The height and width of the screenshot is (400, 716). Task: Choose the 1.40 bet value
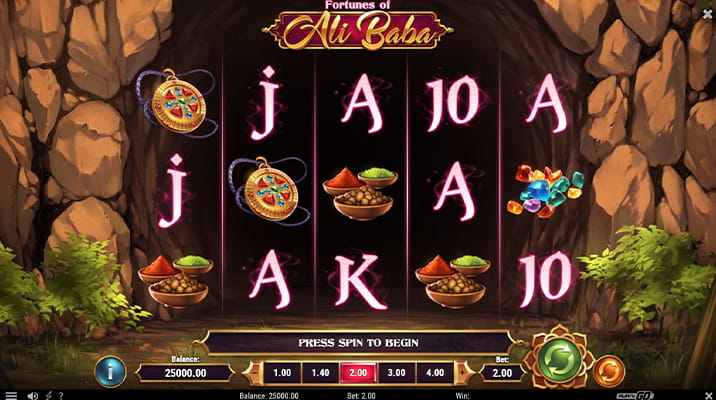click(320, 373)
